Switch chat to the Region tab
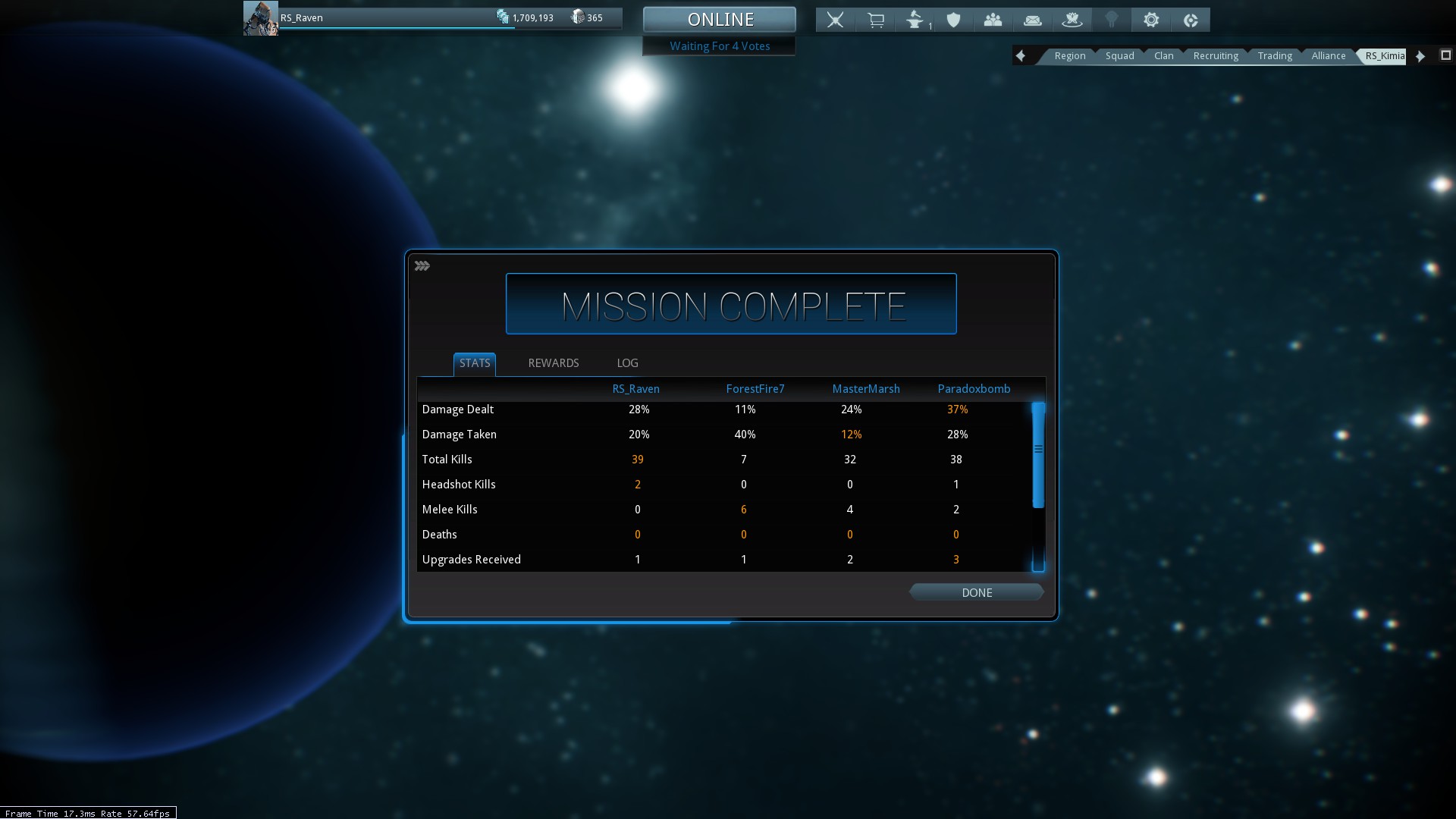 pyautogui.click(x=1069, y=56)
